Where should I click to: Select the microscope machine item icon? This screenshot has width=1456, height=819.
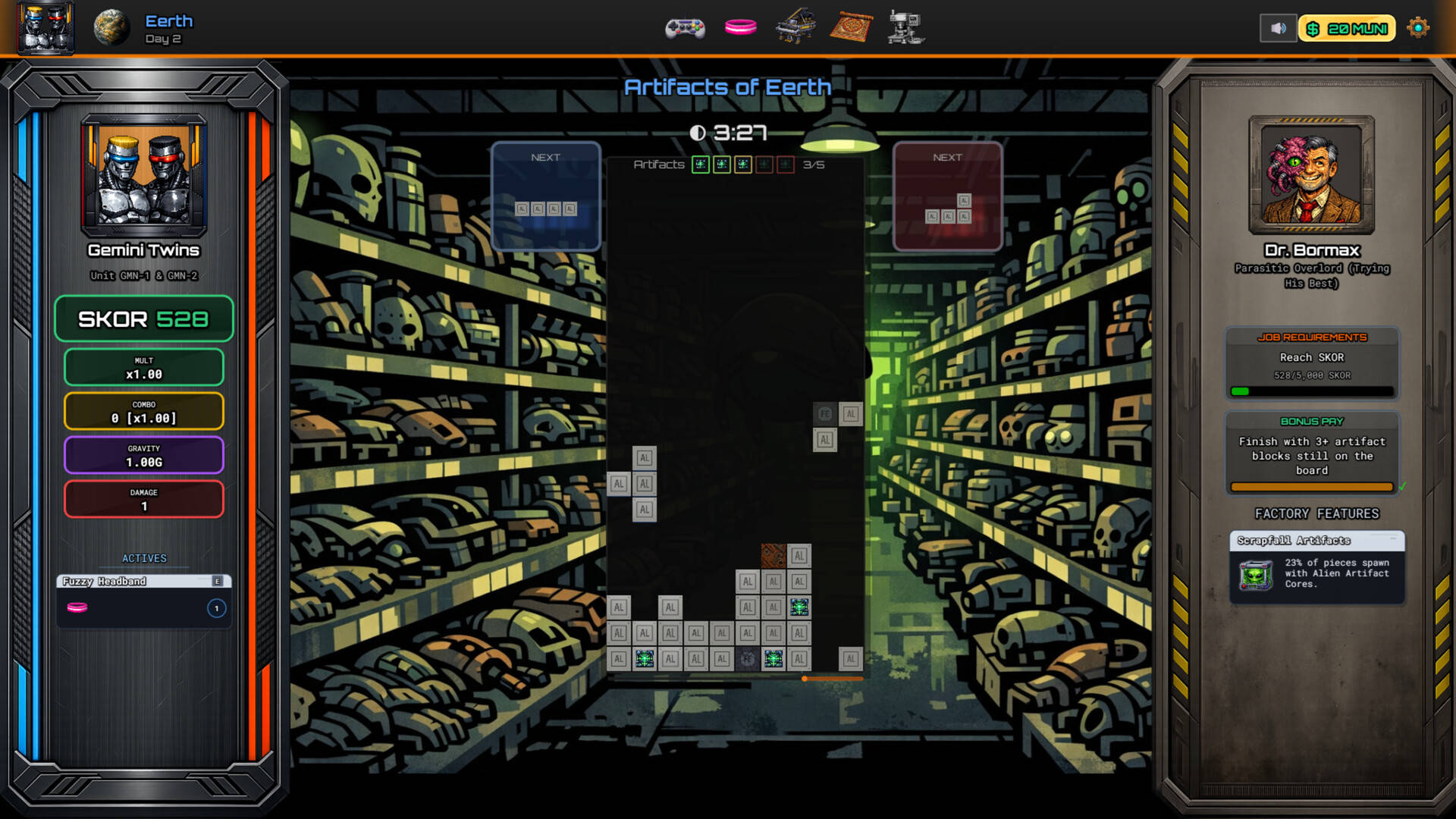pyautogui.click(x=905, y=28)
